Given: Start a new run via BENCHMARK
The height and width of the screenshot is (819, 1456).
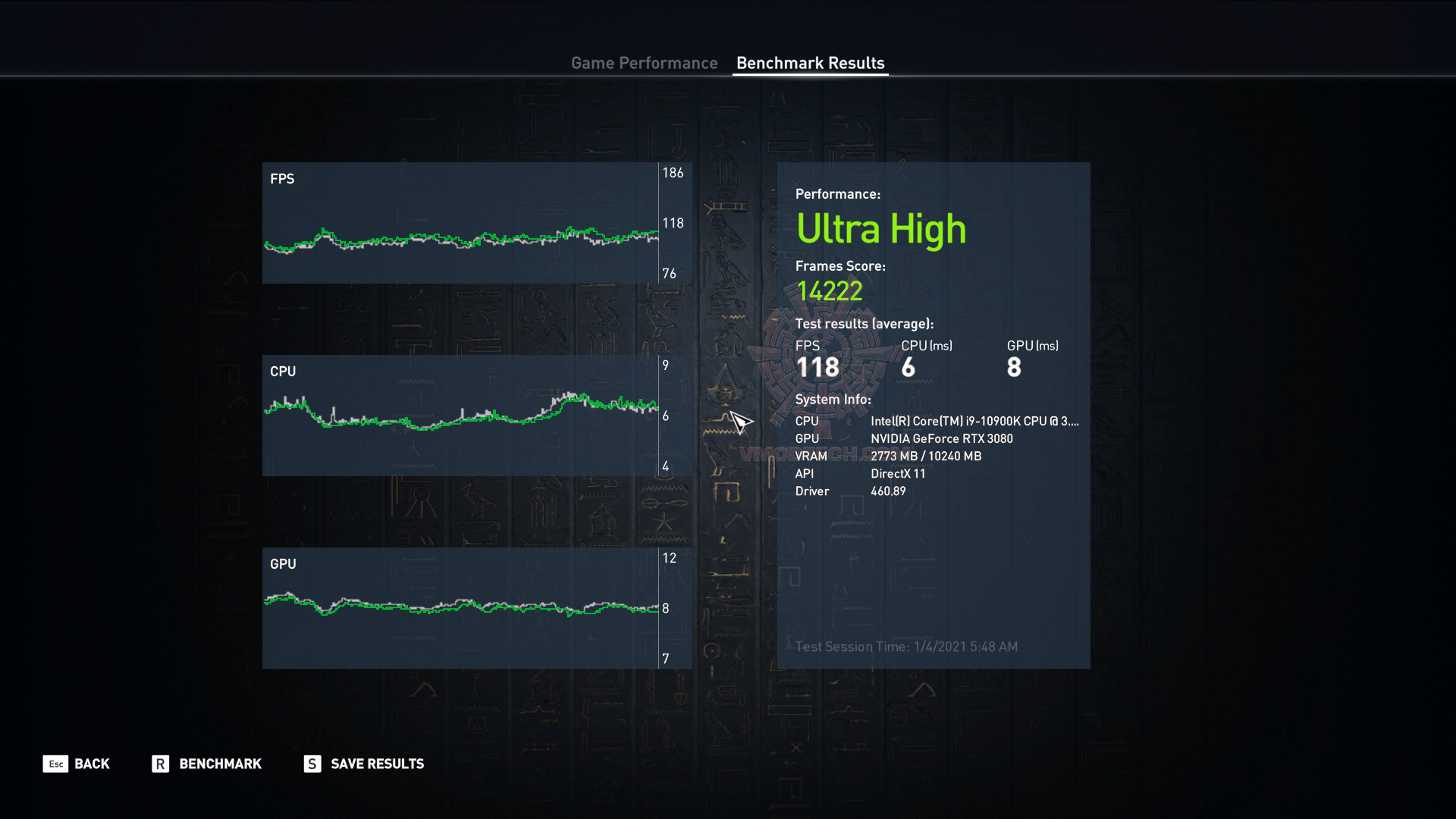Looking at the screenshot, I should 219,764.
